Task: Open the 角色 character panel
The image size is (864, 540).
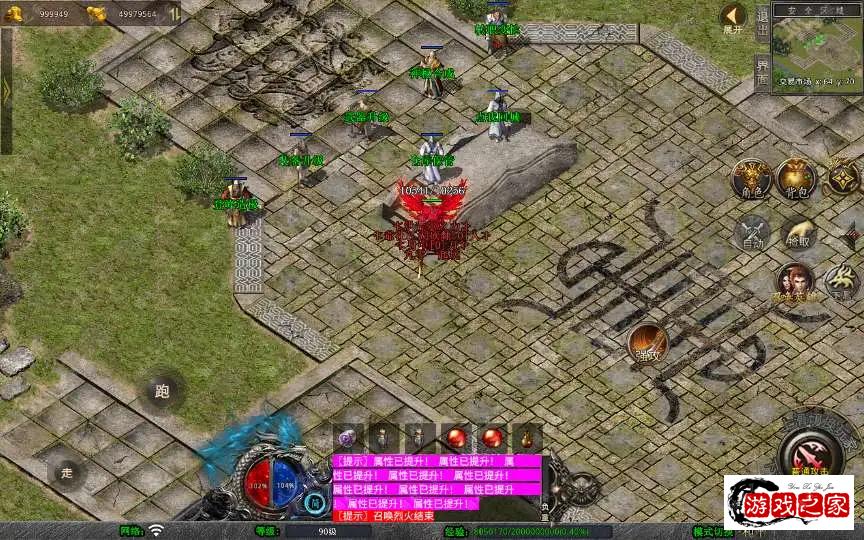Action: point(750,179)
